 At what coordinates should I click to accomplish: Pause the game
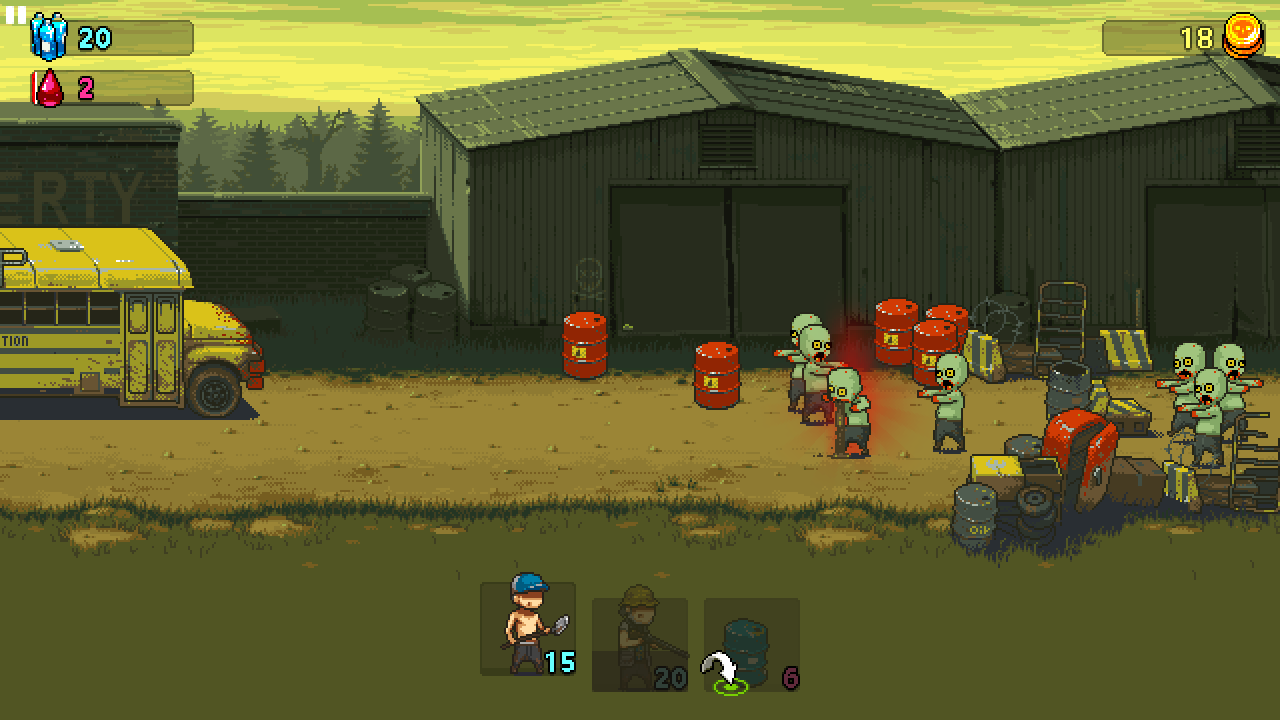pos(16,15)
